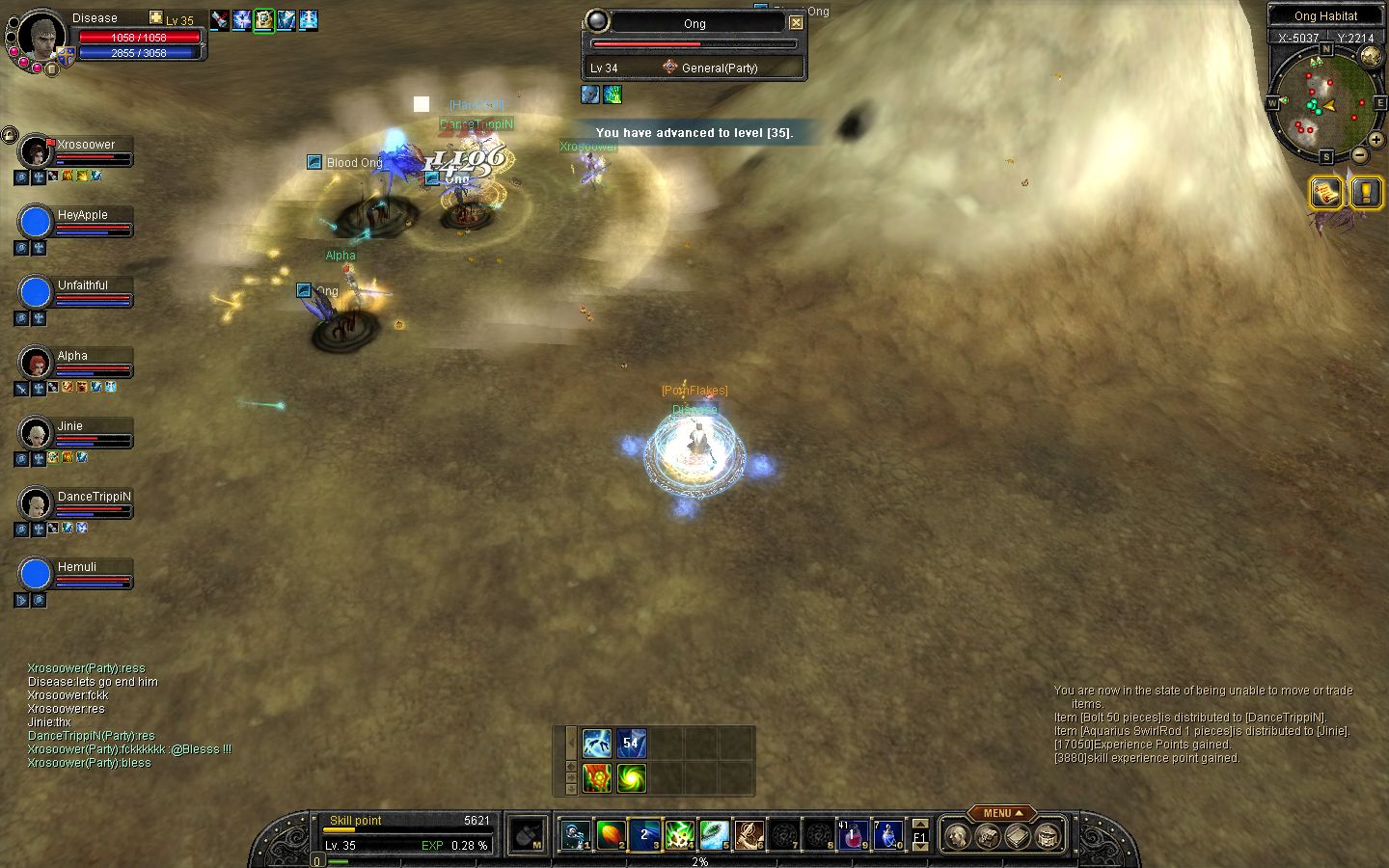
Task: Click the yellow exclamation alert icon
Action: coord(1366,193)
